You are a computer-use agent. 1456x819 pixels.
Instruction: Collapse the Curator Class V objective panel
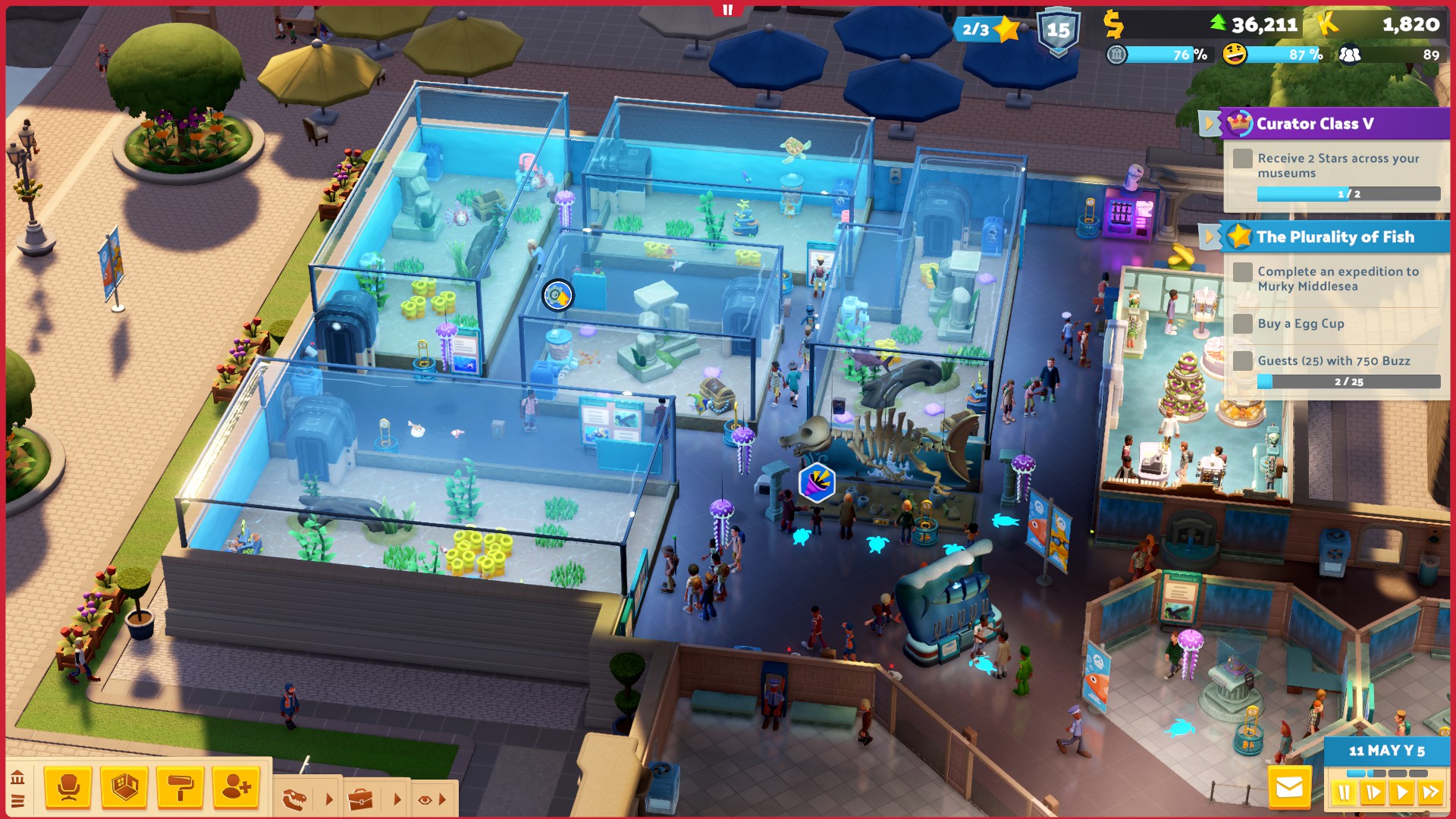pyautogui.click(x=1209, y=123)
